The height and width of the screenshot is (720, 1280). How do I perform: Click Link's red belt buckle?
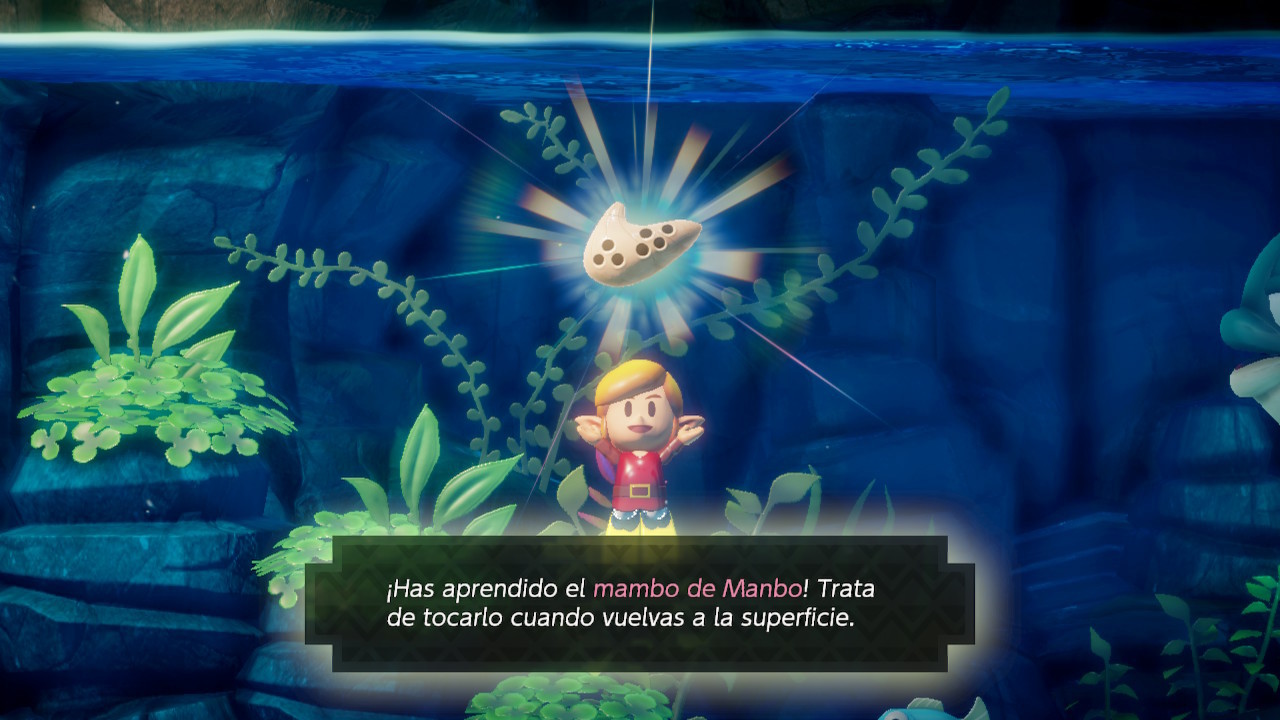640,492
